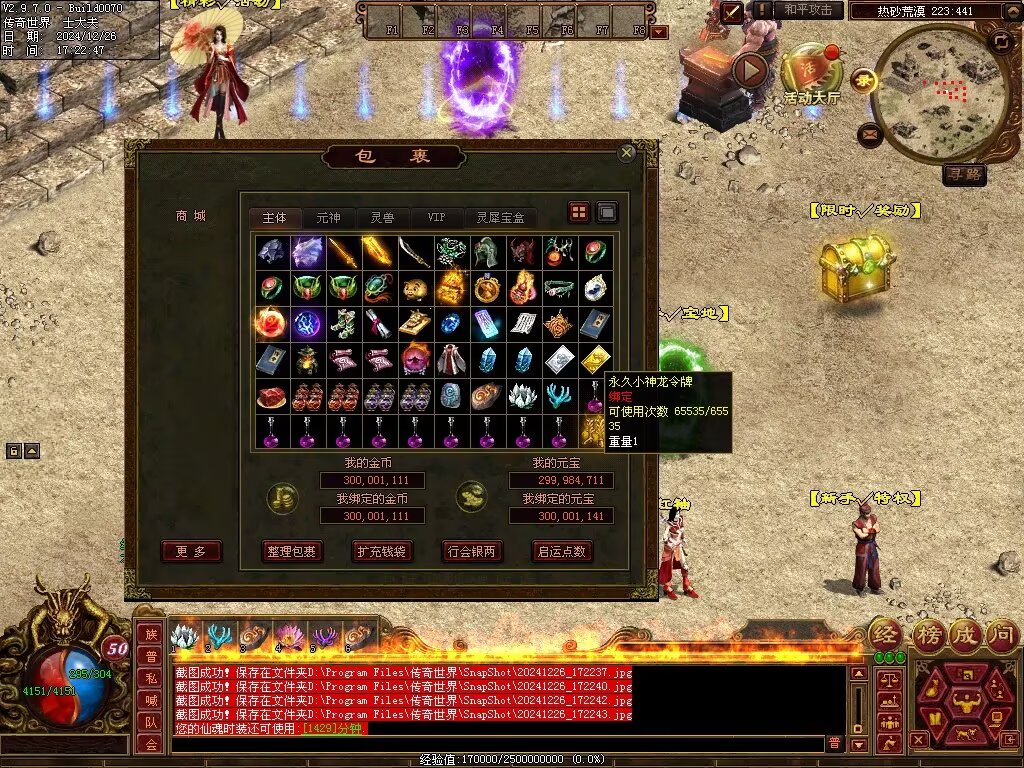Select the raw meat item slot

[270, 397]
